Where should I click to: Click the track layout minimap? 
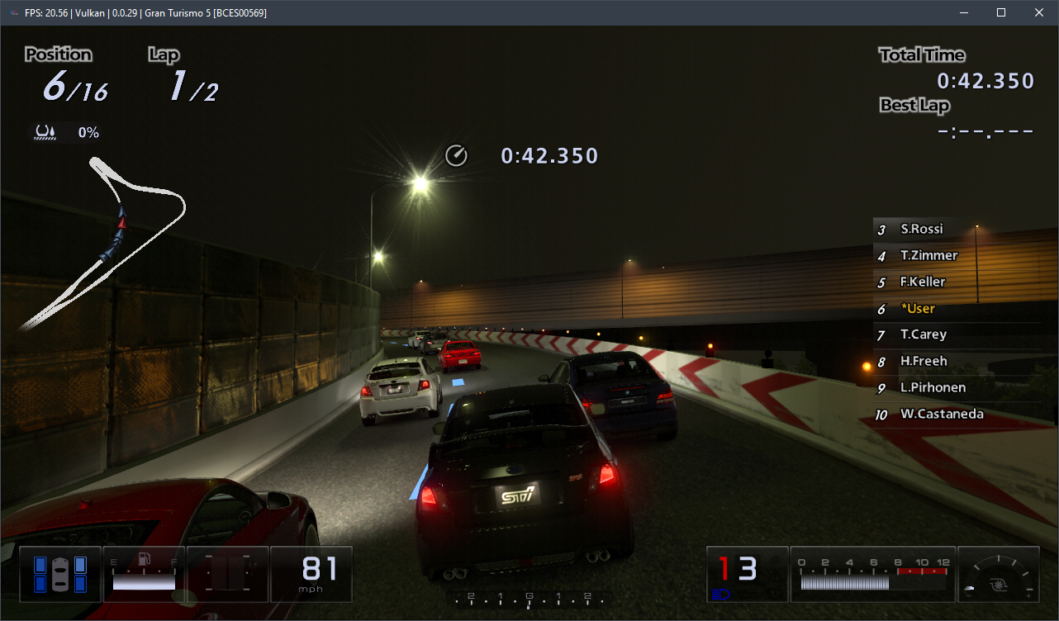tap(105, 240)
